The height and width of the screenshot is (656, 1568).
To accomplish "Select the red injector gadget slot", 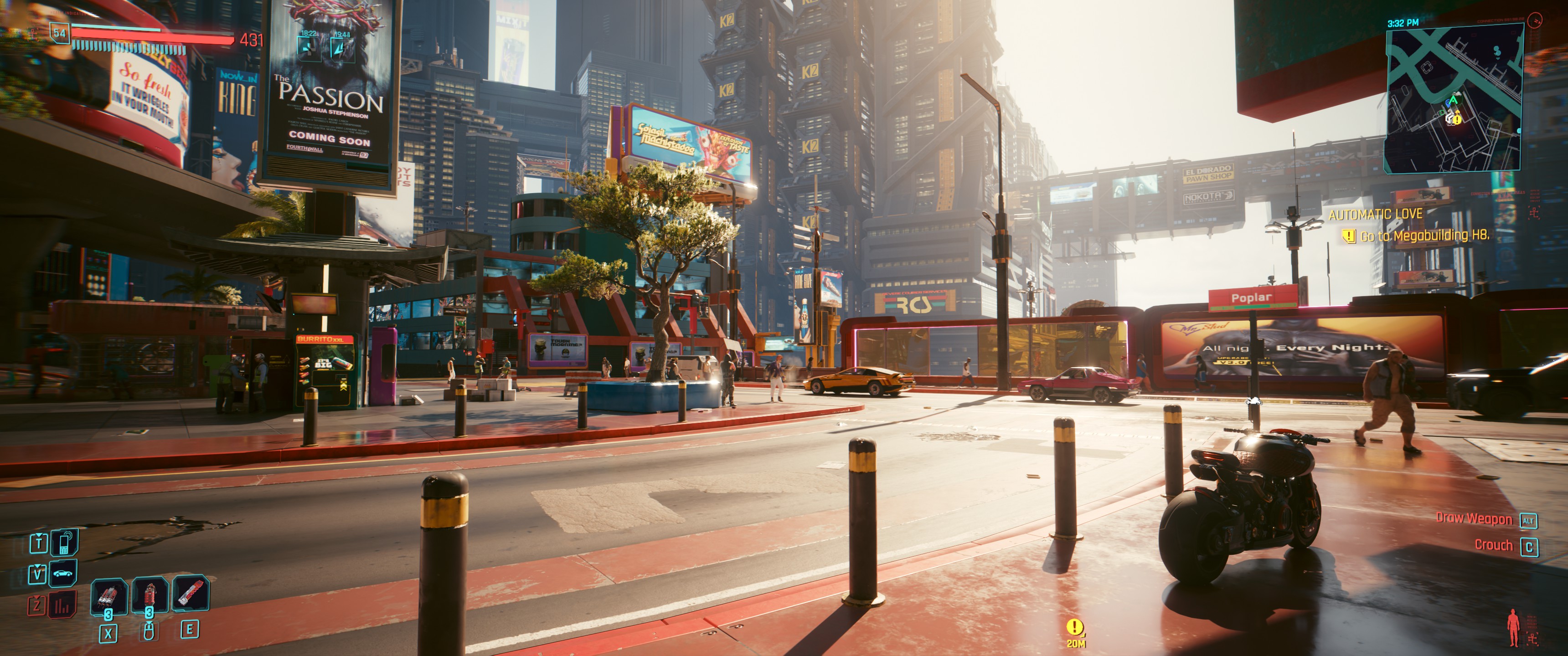I will pyautogui.click(x=191, y=593).
